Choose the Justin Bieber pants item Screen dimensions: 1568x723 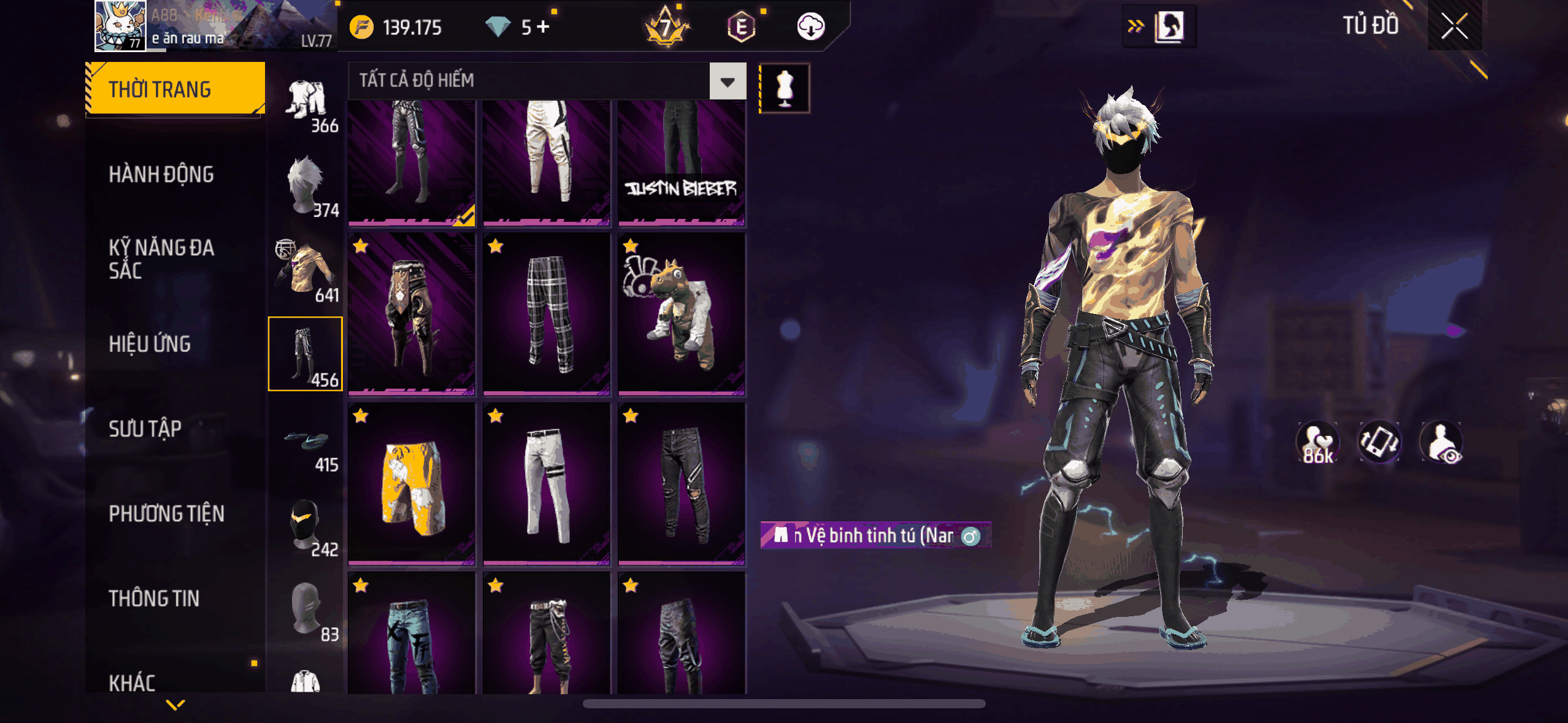(681, 163)
